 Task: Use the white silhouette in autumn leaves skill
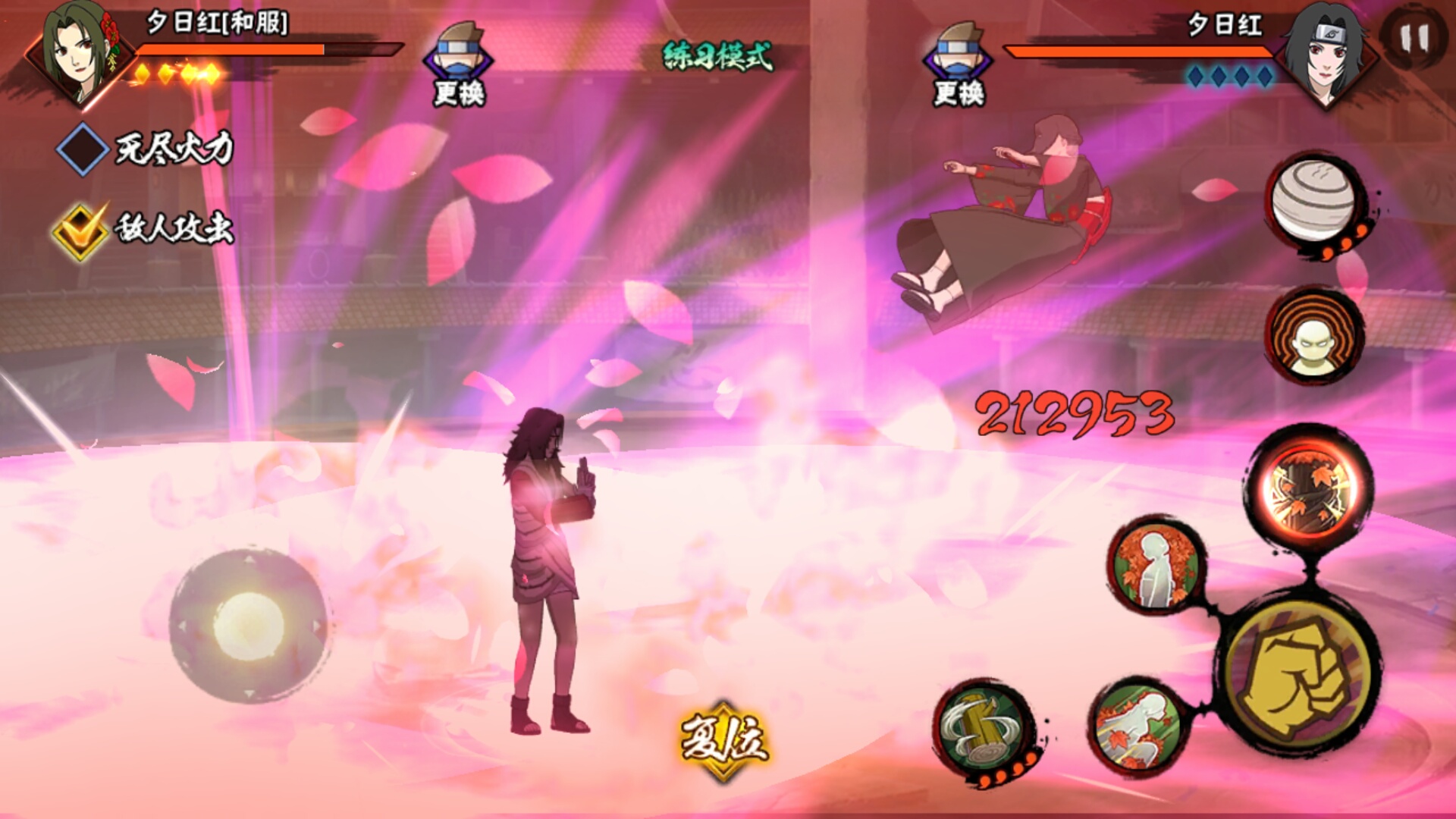(x=1156, y=567)
